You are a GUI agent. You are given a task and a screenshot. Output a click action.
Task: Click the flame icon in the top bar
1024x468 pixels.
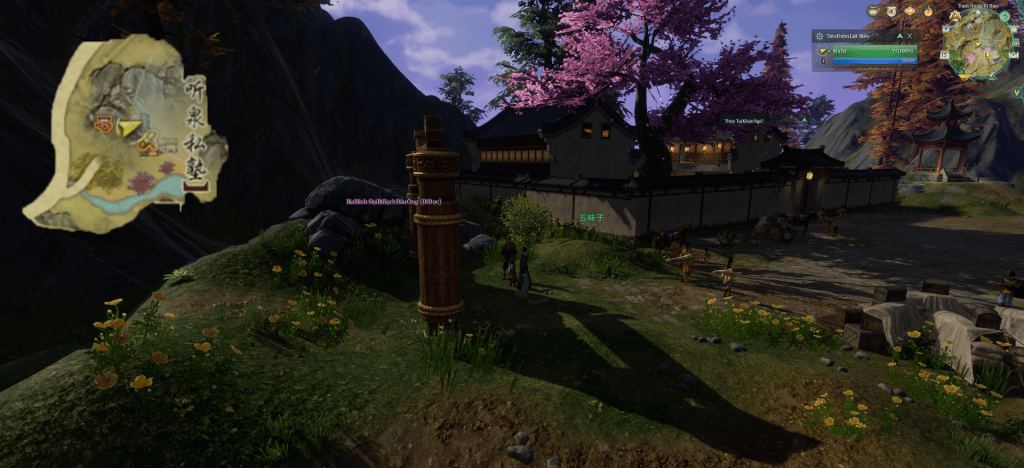(x=928, y=11)
